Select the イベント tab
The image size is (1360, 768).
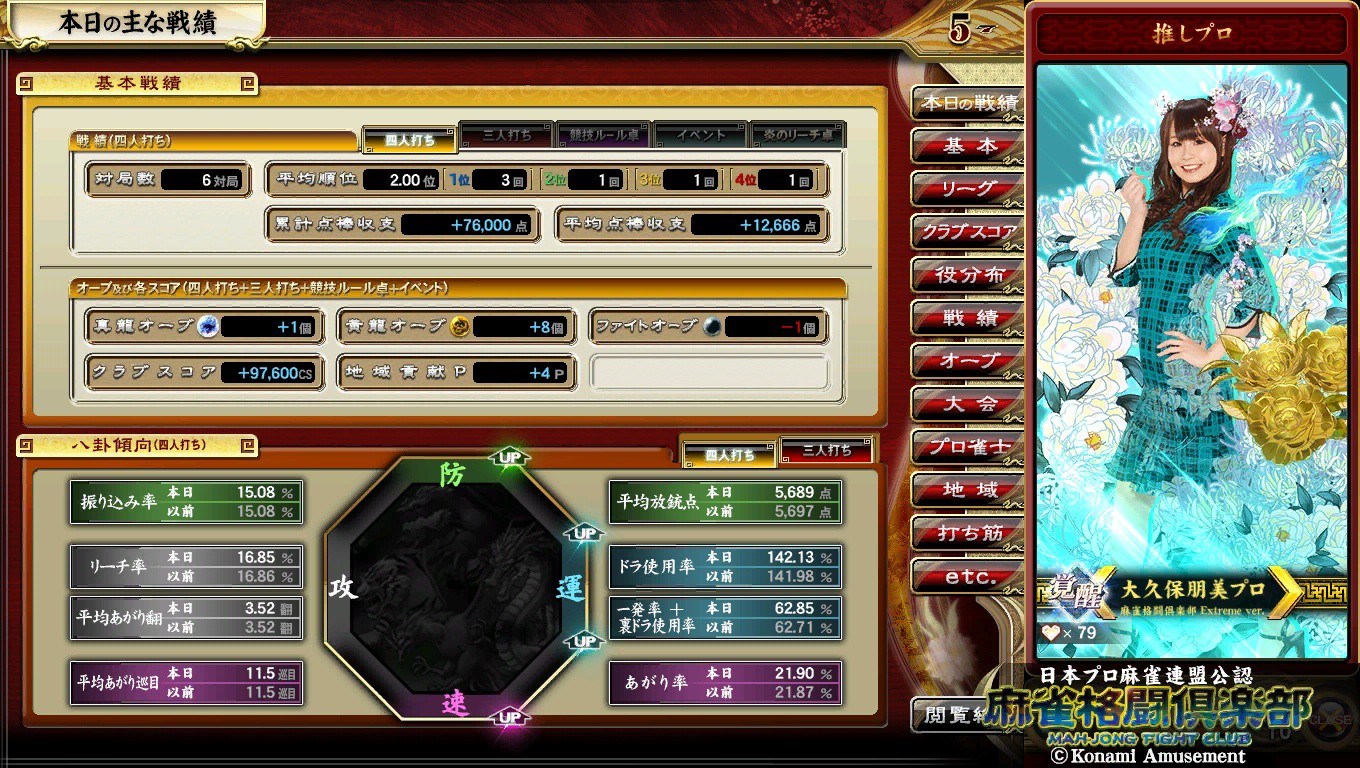click(700, 135)
